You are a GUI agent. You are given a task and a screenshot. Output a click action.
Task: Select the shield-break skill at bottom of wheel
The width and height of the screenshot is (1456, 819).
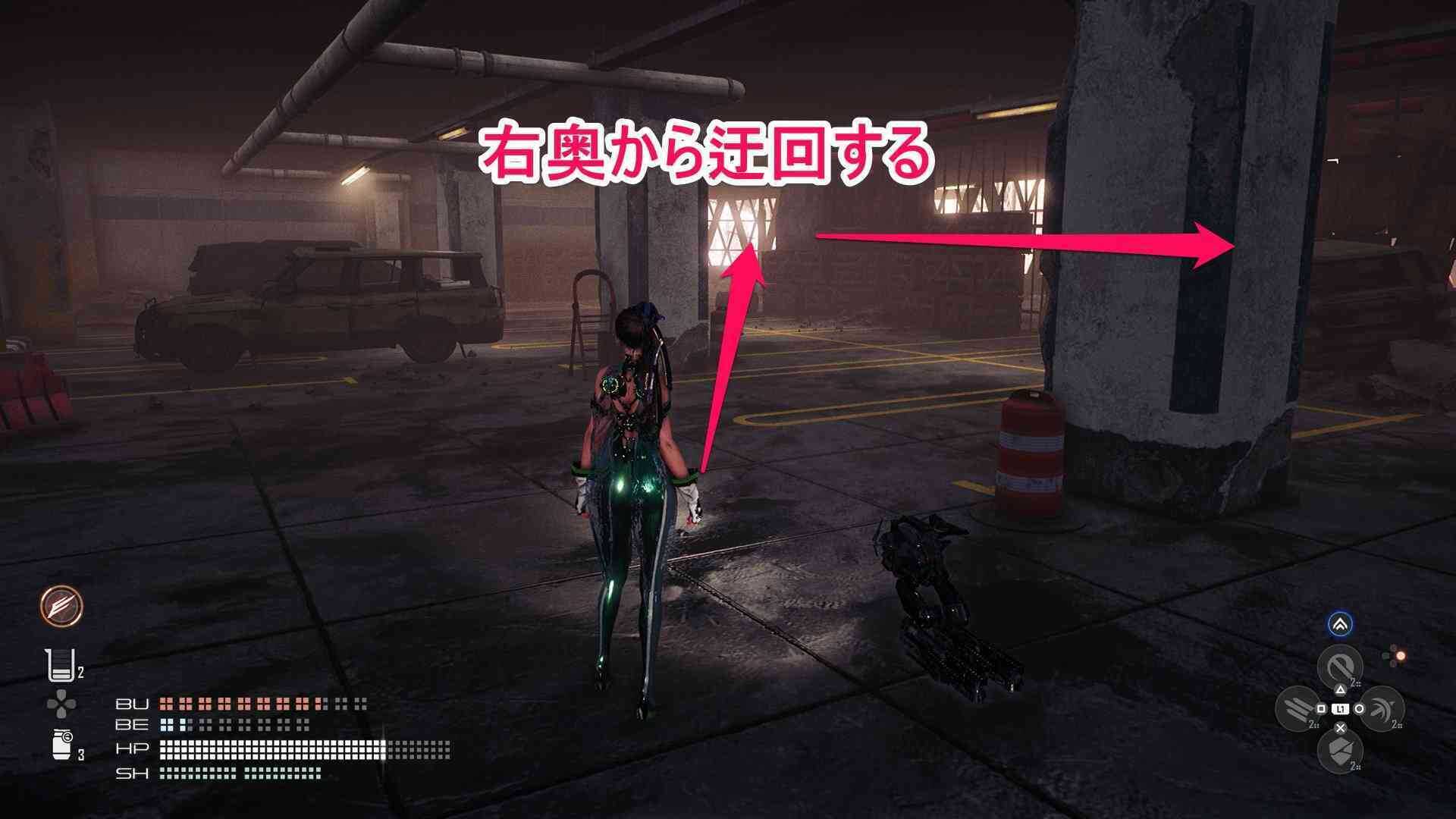tap(1341, 751)
